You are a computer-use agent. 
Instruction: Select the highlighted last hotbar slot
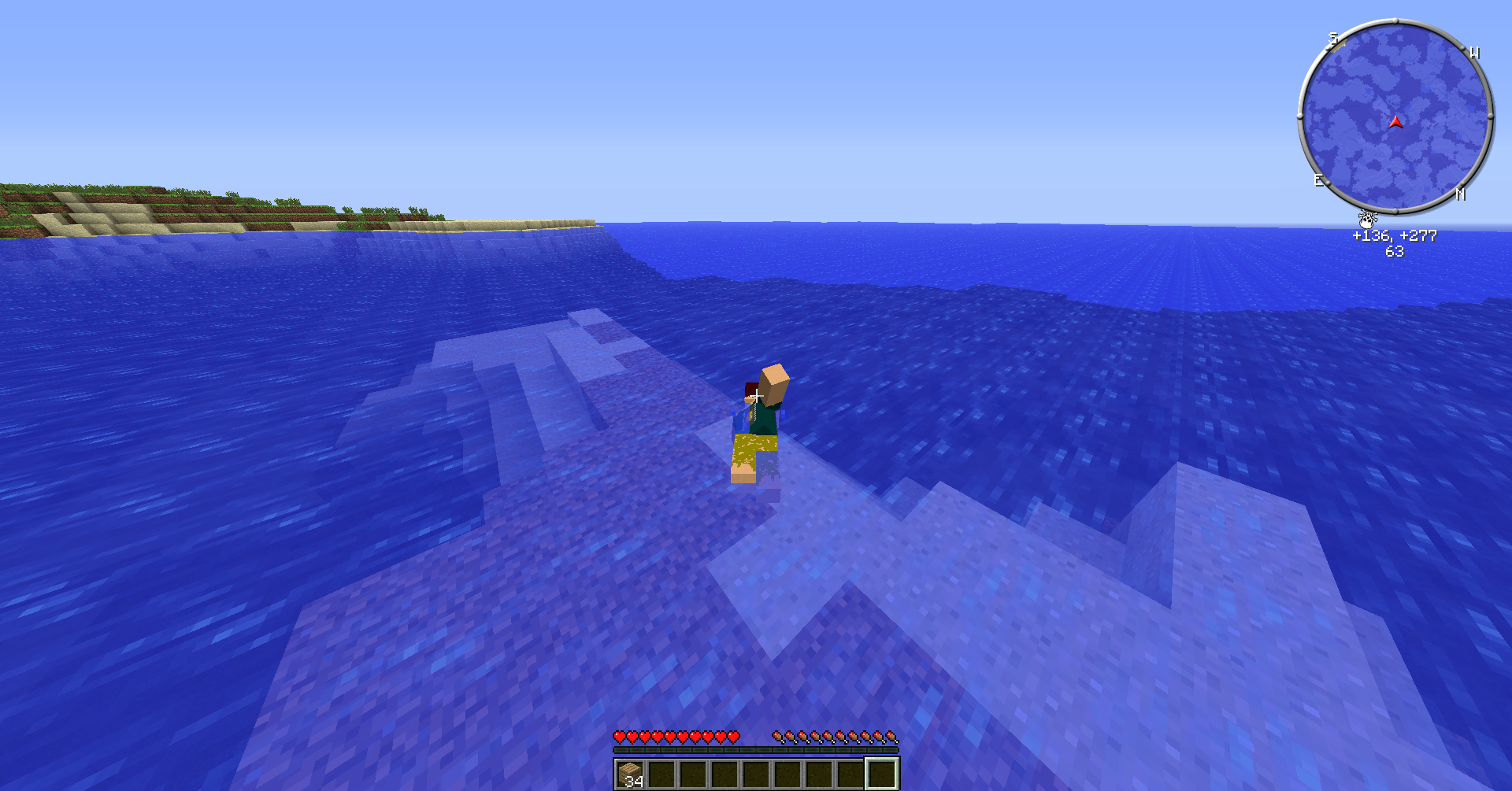pyautogui.click(x=882, y=774)
